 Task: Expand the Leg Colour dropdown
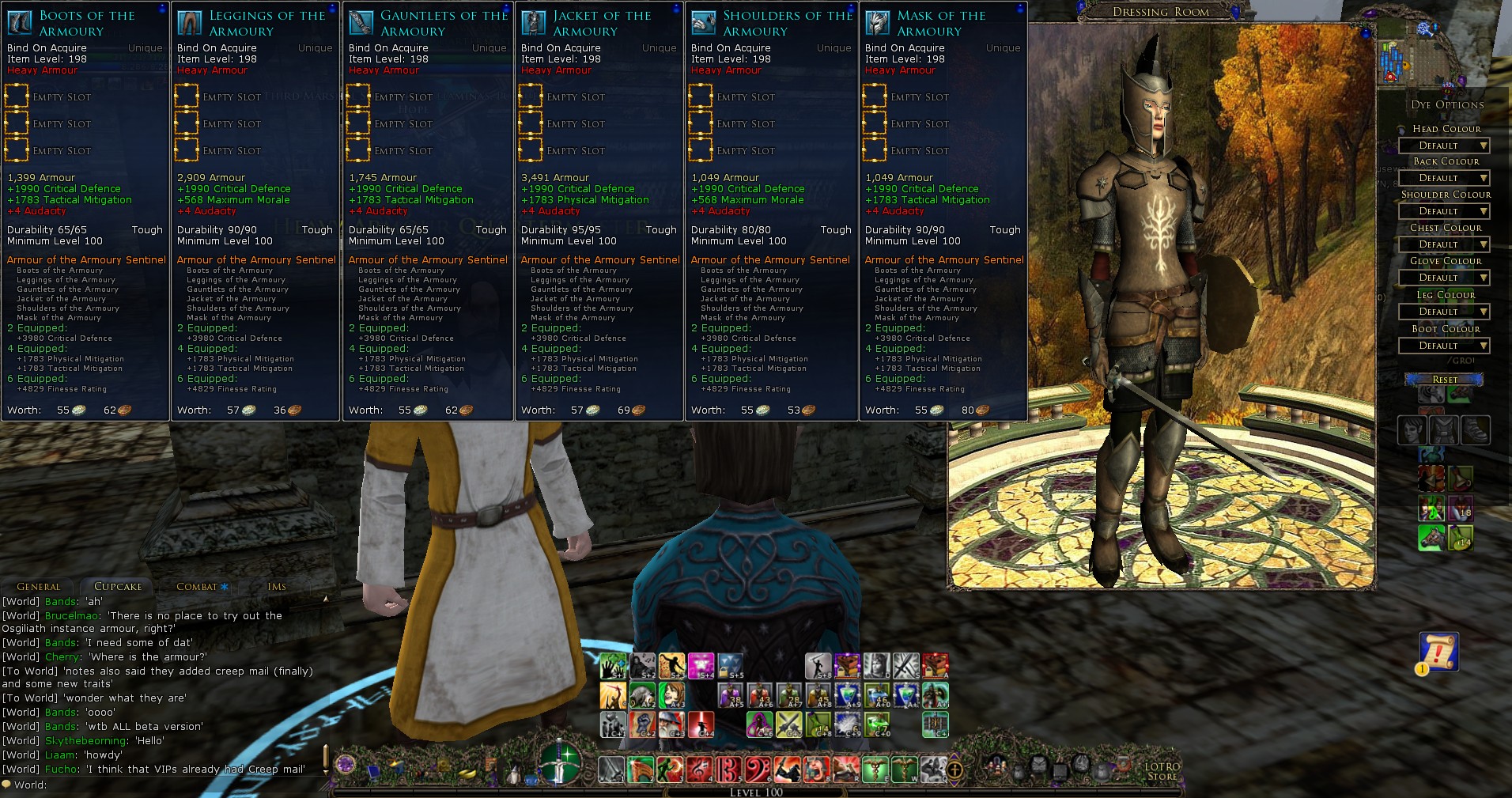coord(1444,312)
